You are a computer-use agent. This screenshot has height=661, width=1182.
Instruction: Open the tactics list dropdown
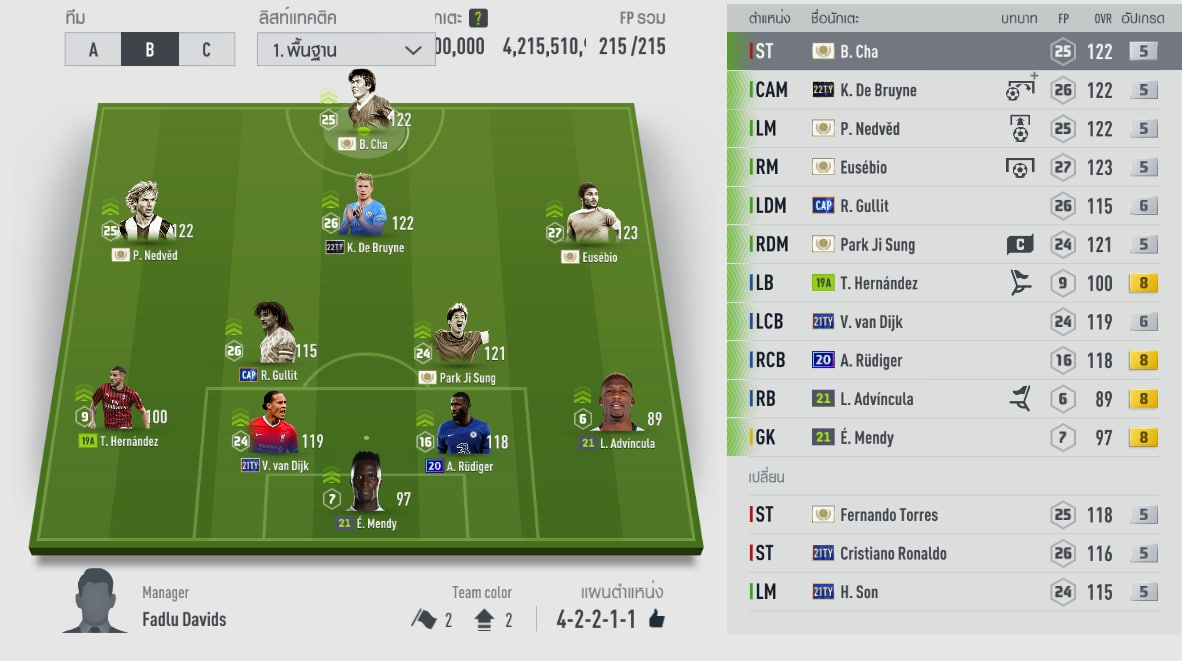coord(346,49)
